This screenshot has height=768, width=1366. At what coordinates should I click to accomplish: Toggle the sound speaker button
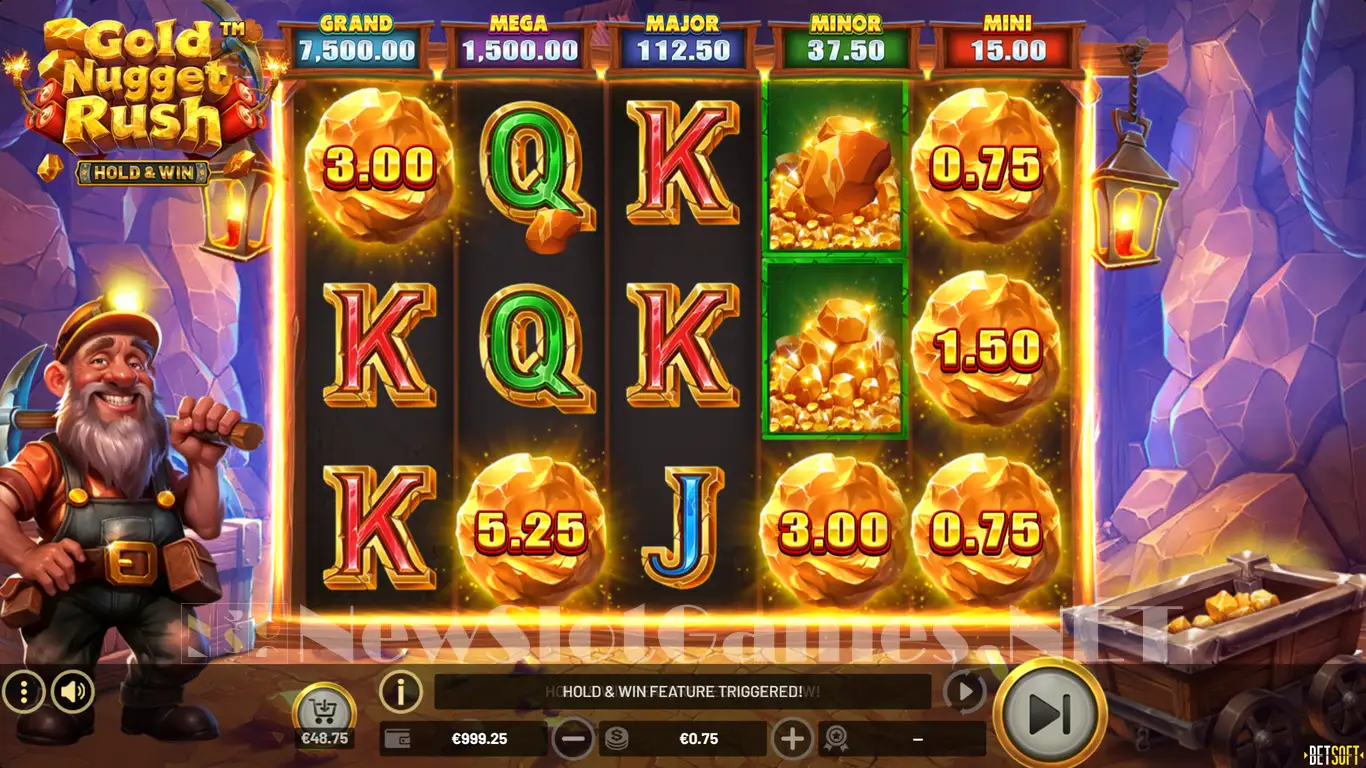point(73,691)
